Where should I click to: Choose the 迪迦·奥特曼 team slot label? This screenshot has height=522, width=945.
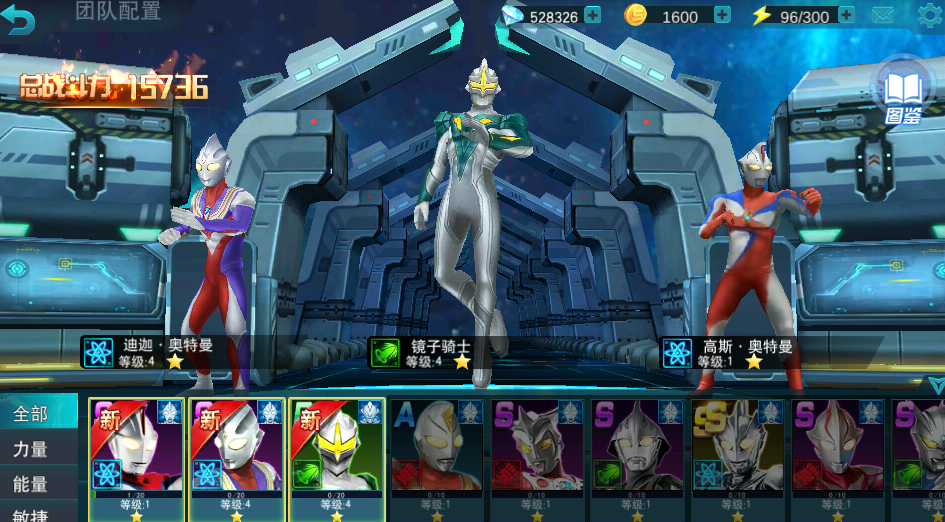[x=150, y=352]
